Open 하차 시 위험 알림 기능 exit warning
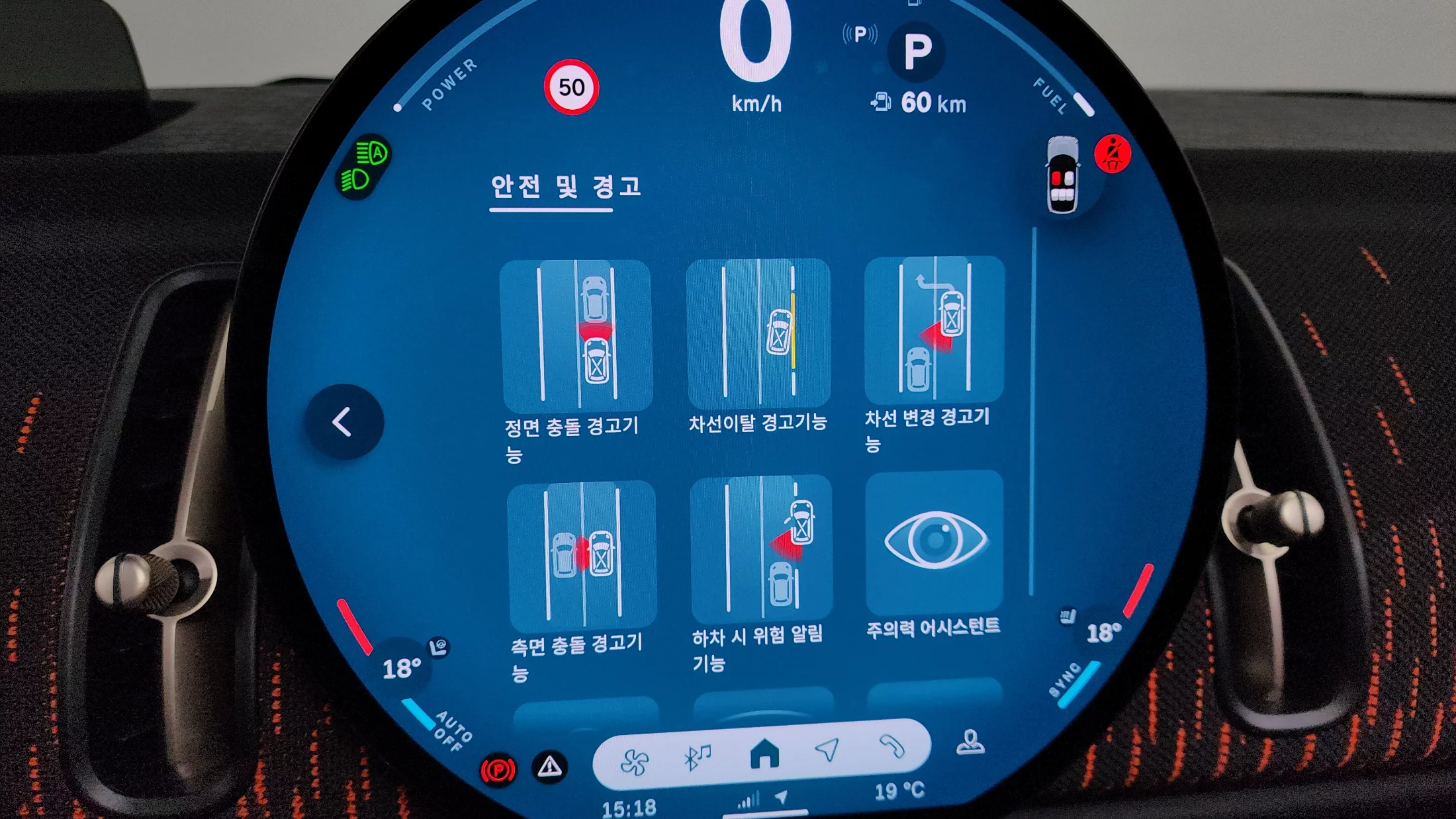 760,548
